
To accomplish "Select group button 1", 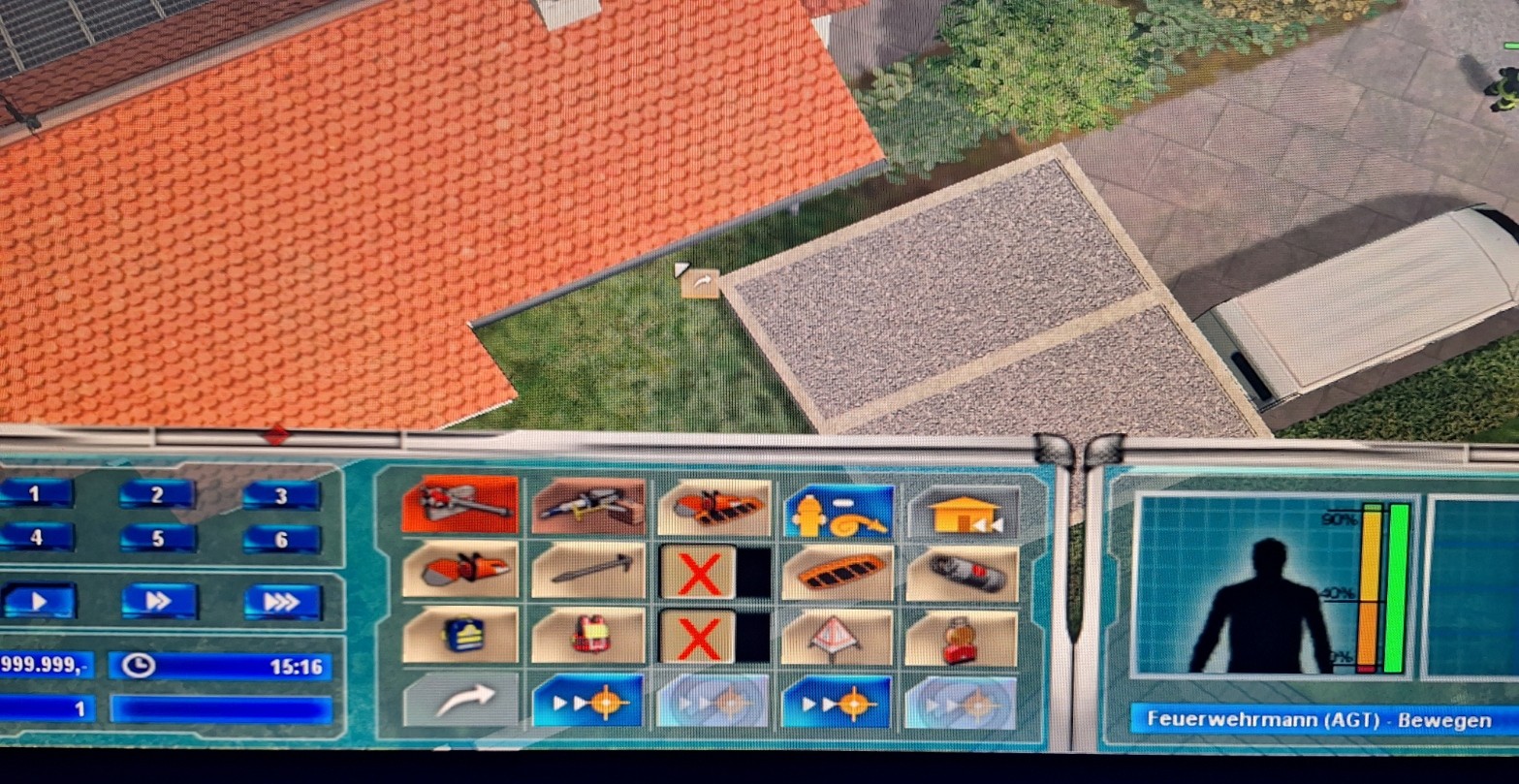I will point(35,494).
